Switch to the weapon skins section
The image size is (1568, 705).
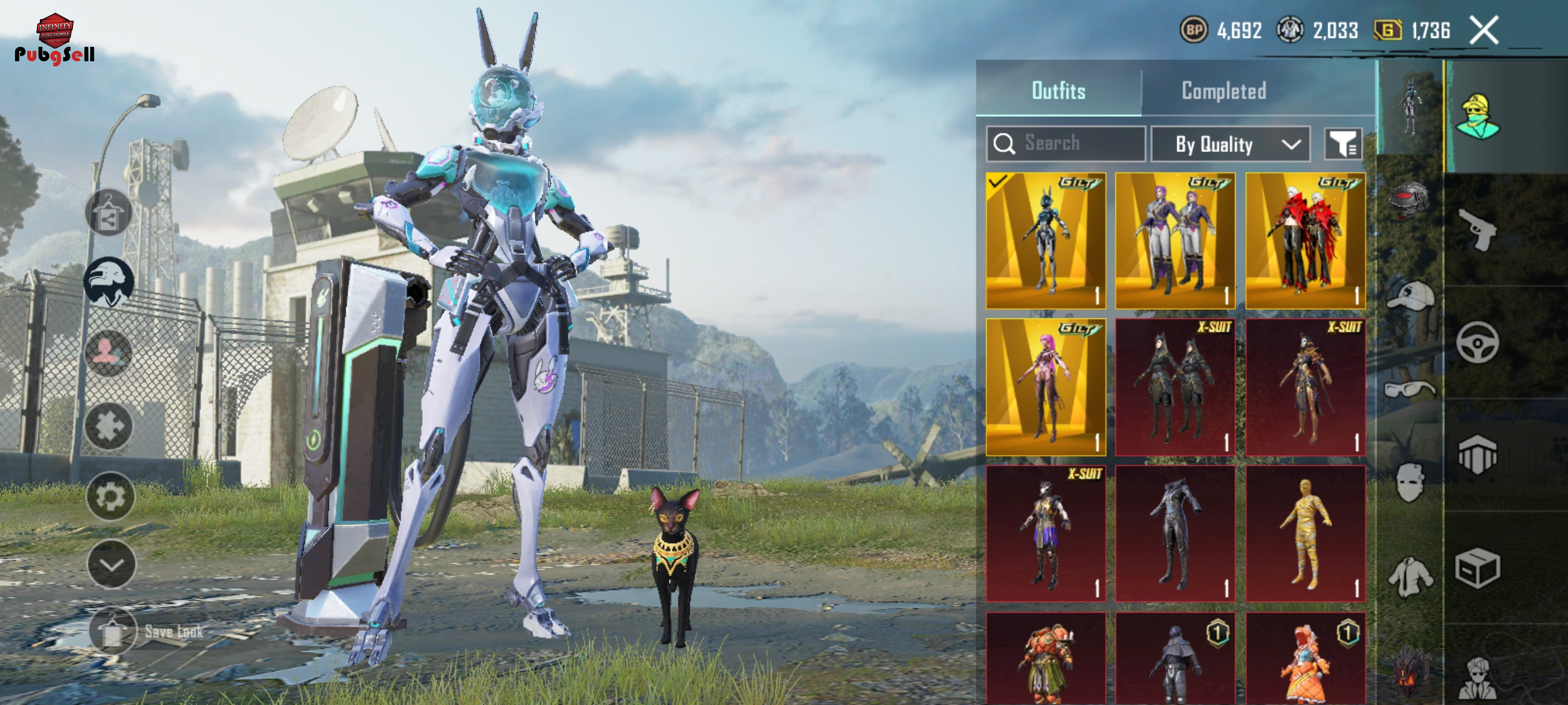(x=1477, y=230)
